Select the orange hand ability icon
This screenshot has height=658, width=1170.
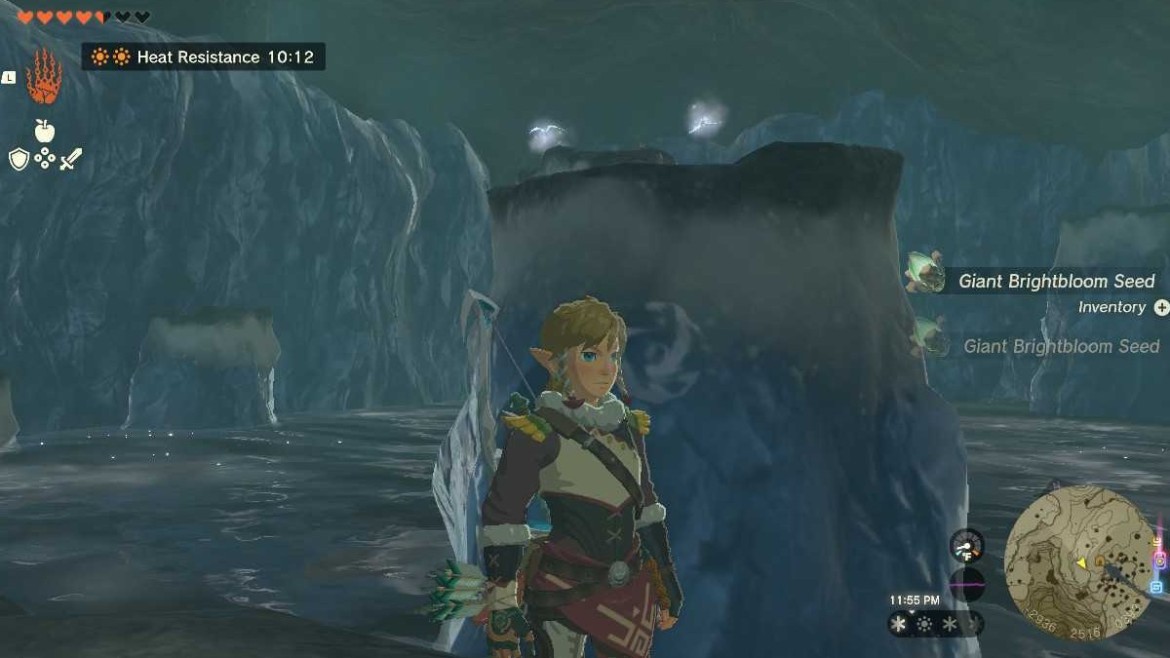click(44, 77)
